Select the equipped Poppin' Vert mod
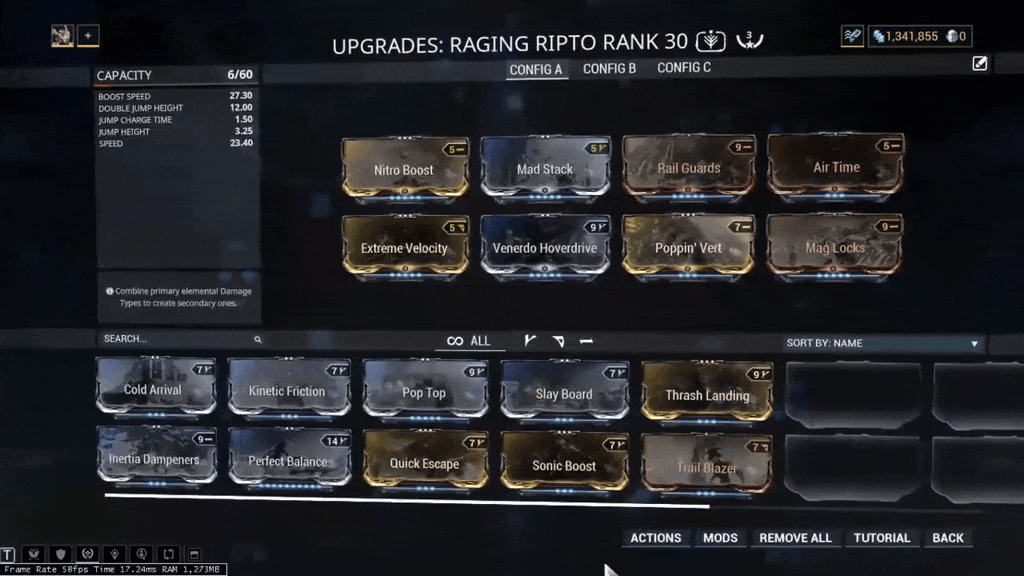Image resolution: width=1024 pixels, height=576 pixels. point(689,246)
